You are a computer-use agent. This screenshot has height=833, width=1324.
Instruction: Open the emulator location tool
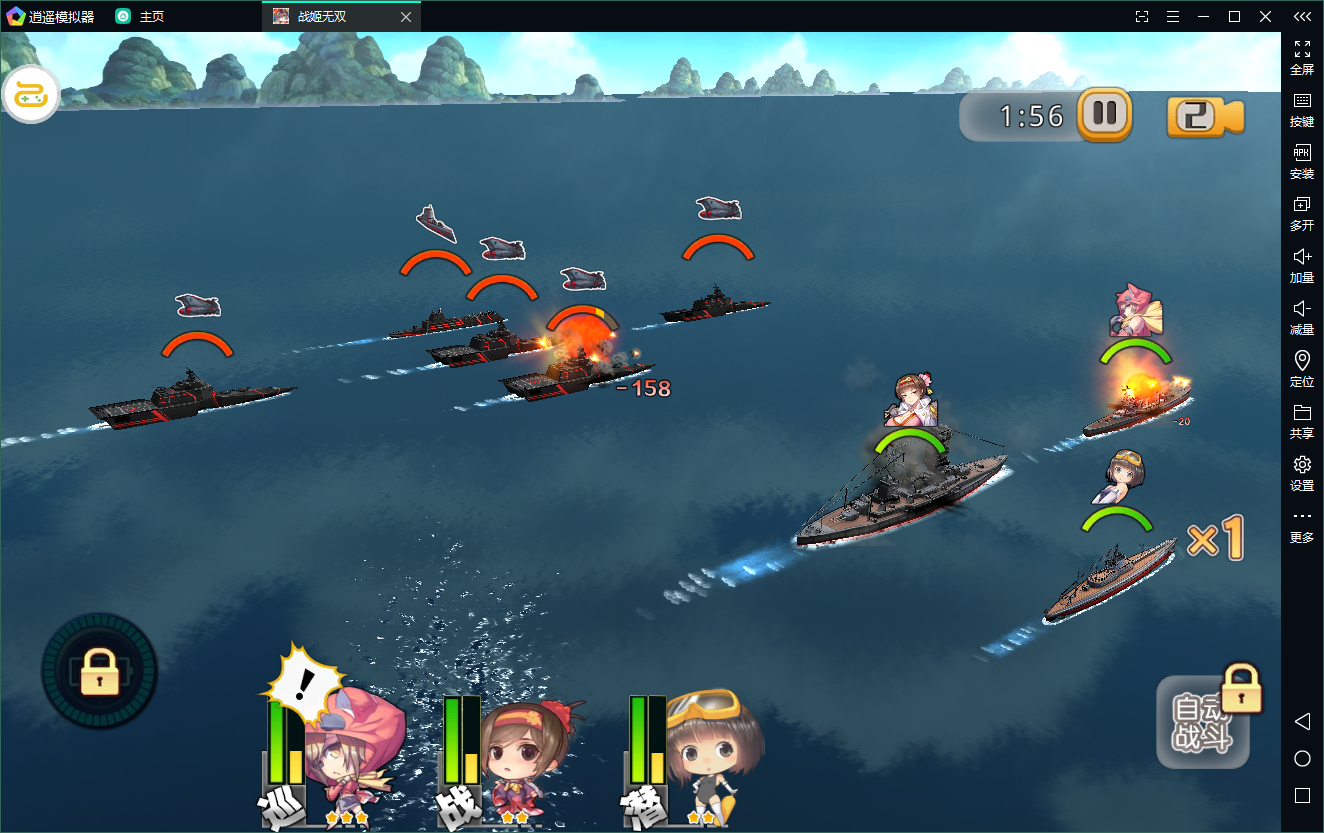click(1302, 369)
